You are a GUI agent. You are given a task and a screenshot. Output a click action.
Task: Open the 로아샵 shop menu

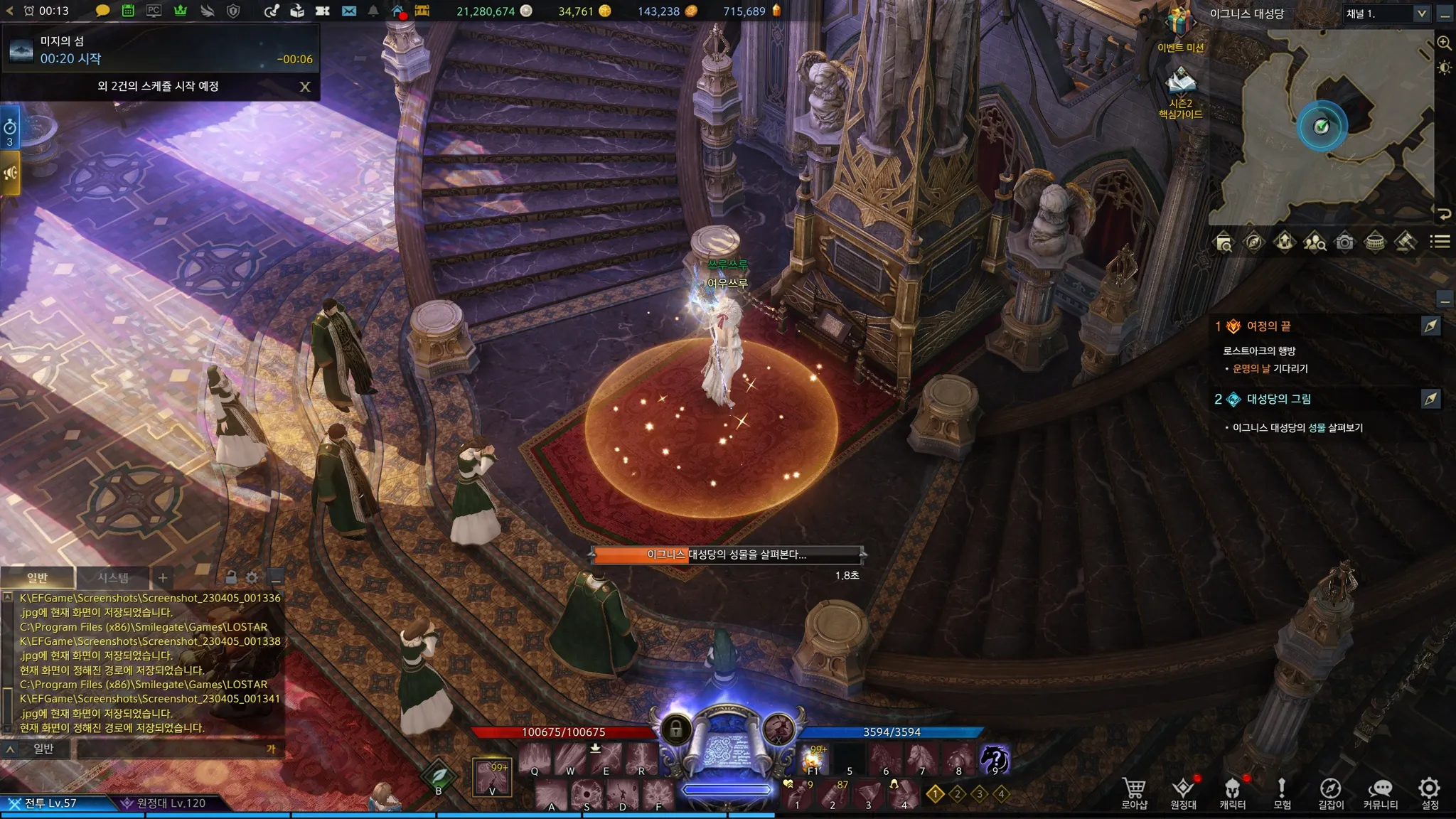(1134, 792)
